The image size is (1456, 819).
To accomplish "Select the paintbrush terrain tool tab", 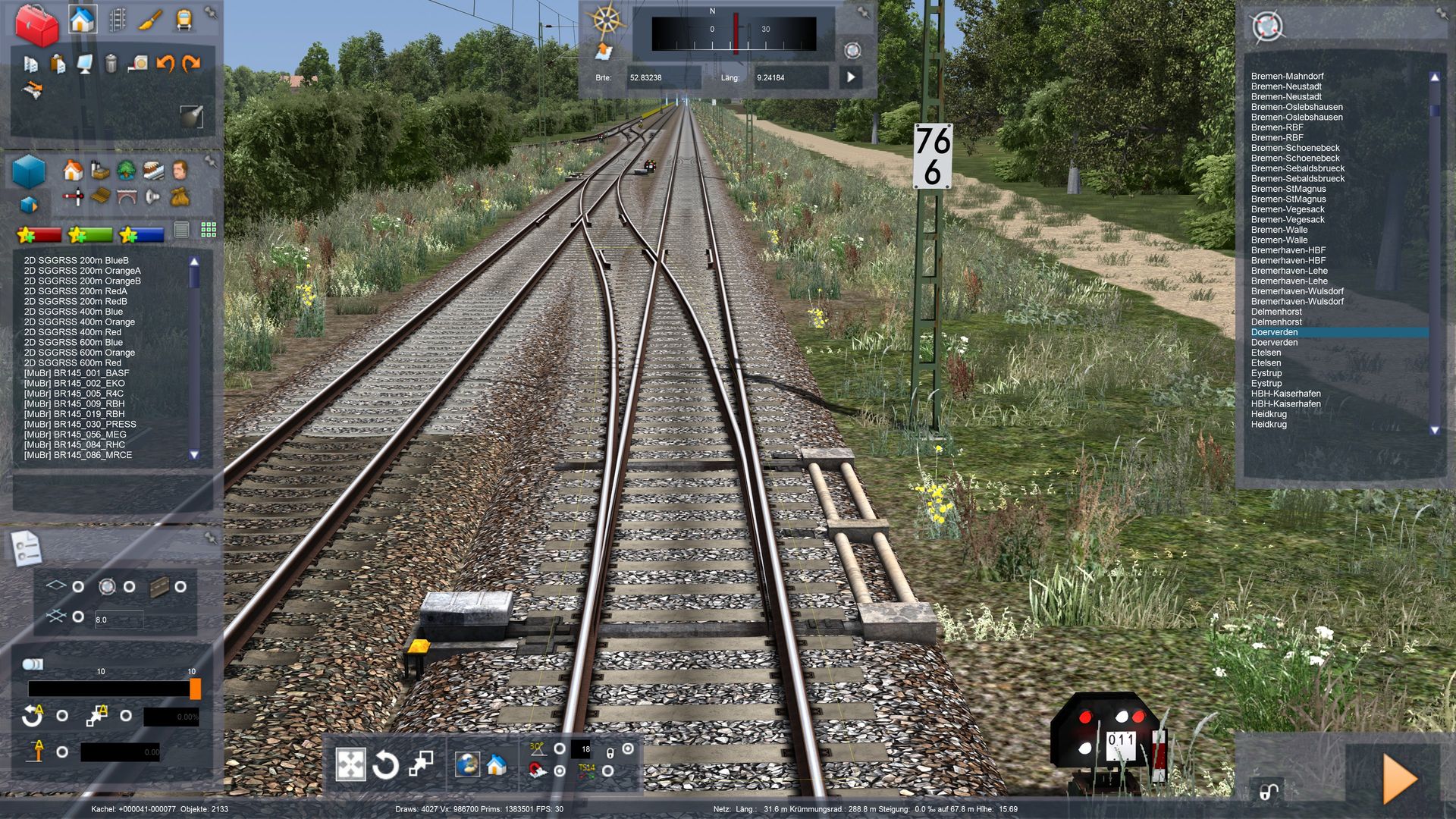I will [149, 20].
